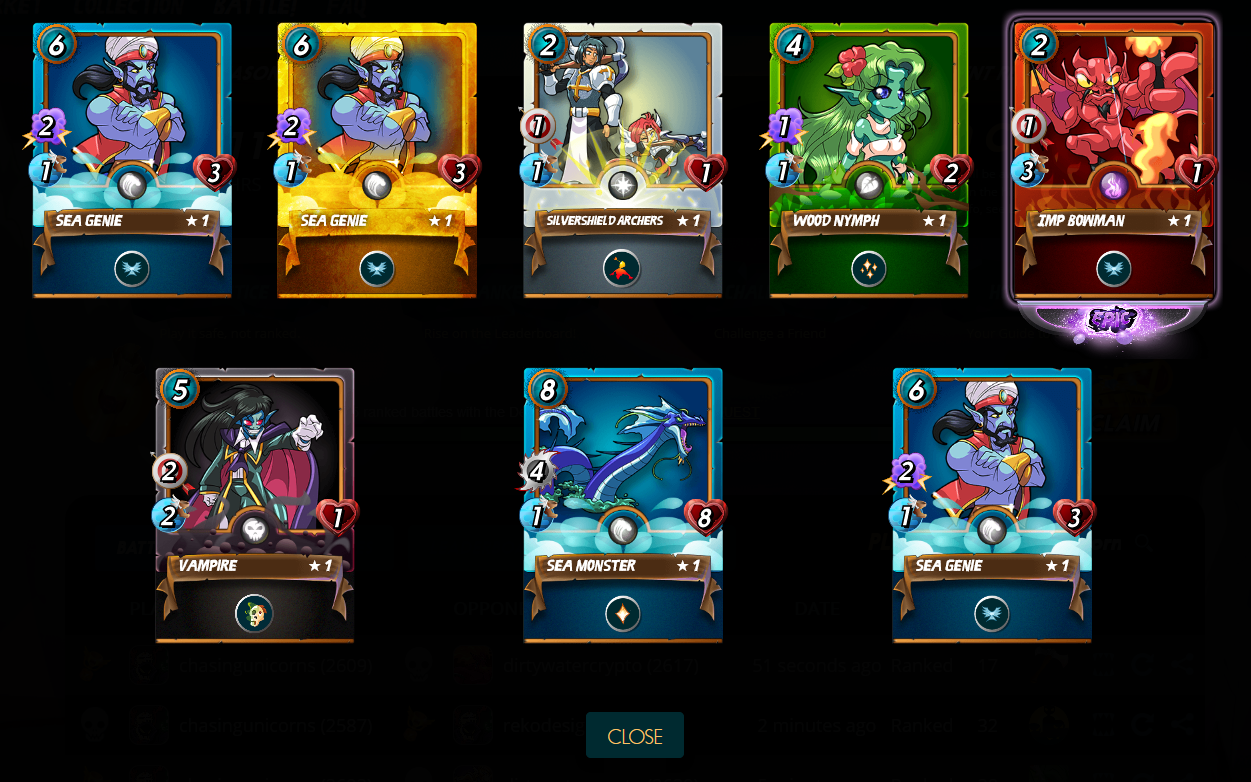Choose the Silvershield Archers card

tap(622, 160)
